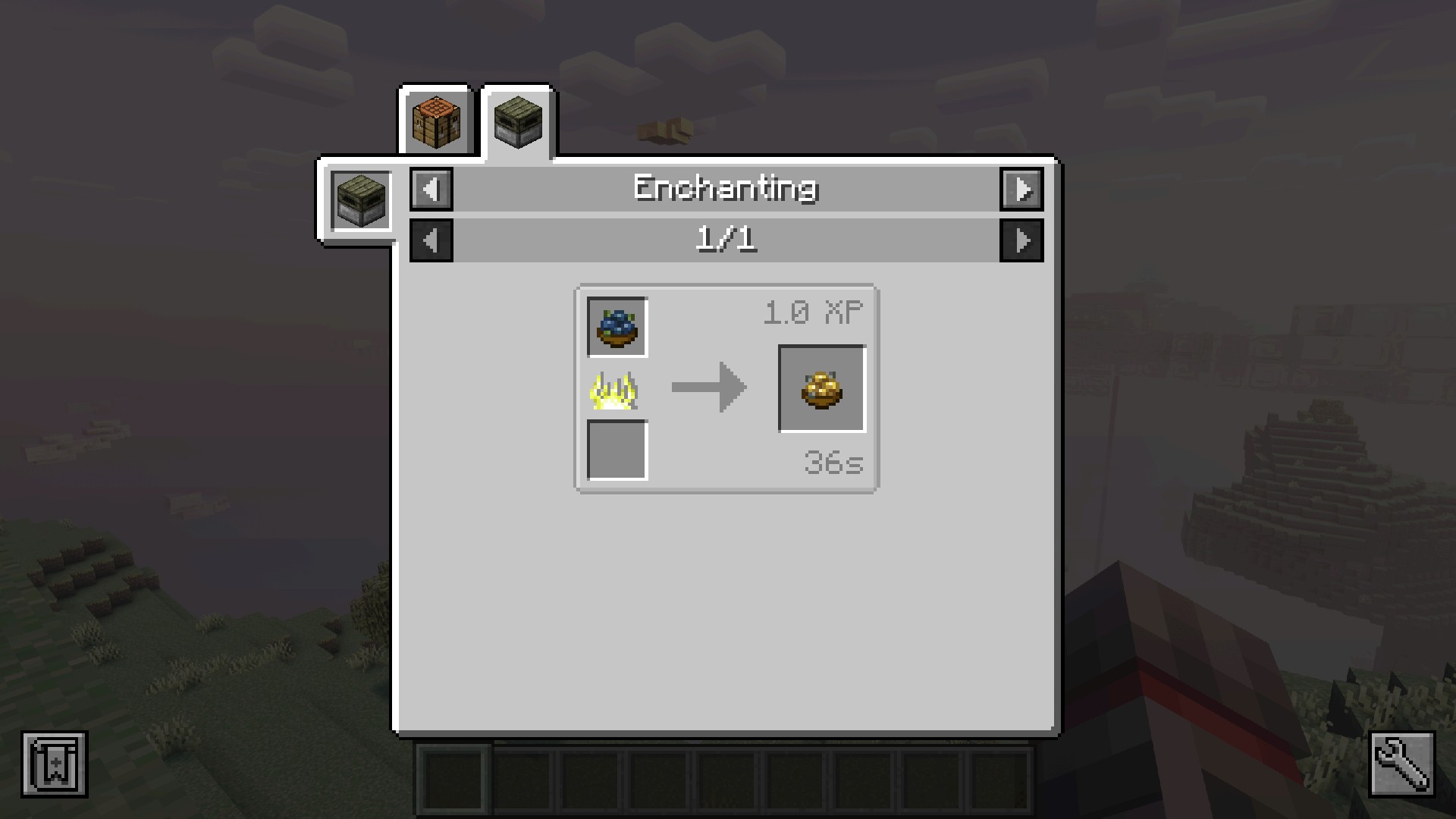Screen dimensions: 1456x819
Task: Select the golden output item slot
Action: 822,388
